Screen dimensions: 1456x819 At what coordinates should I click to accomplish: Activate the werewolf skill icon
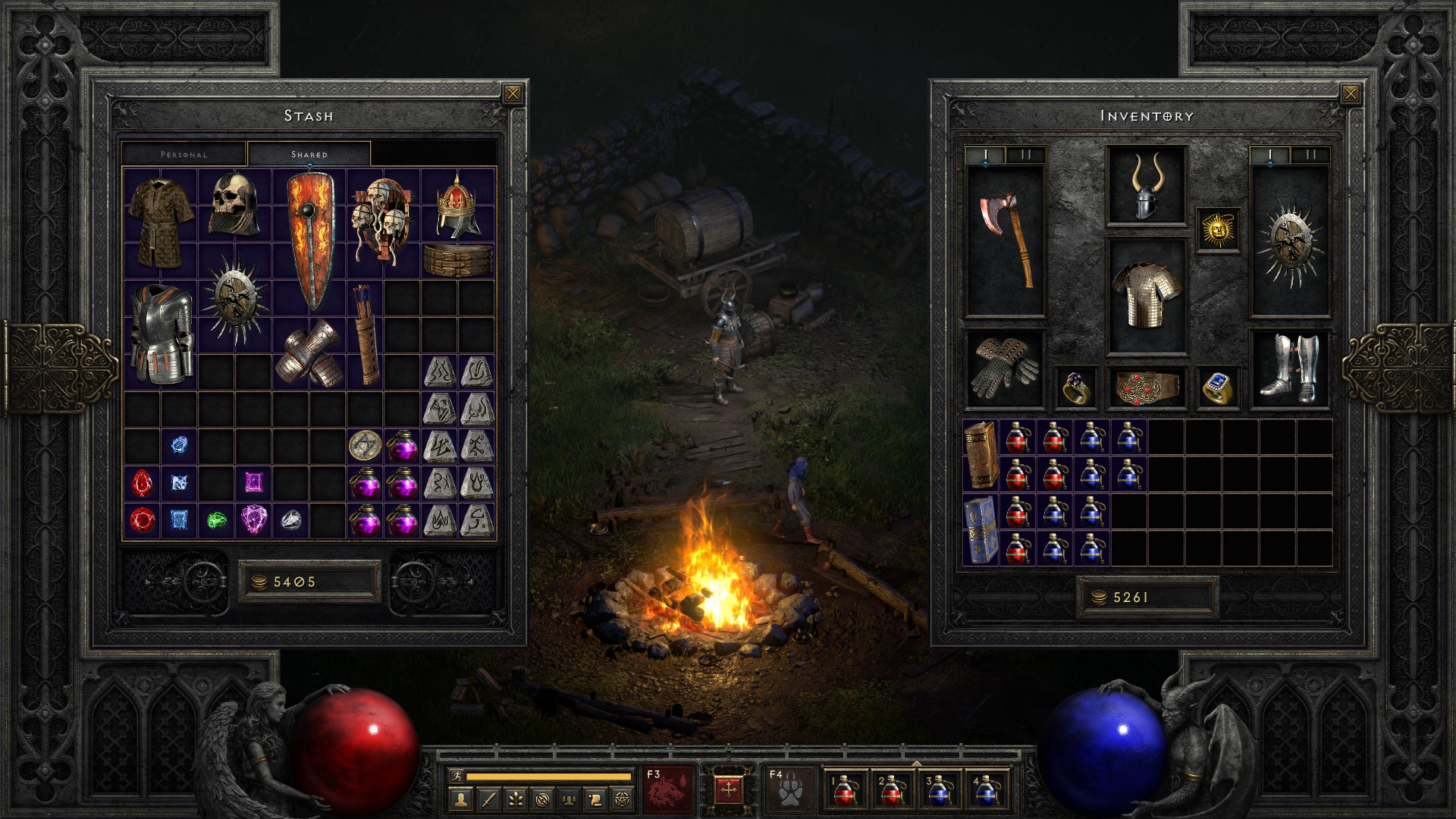click(669, 789)
